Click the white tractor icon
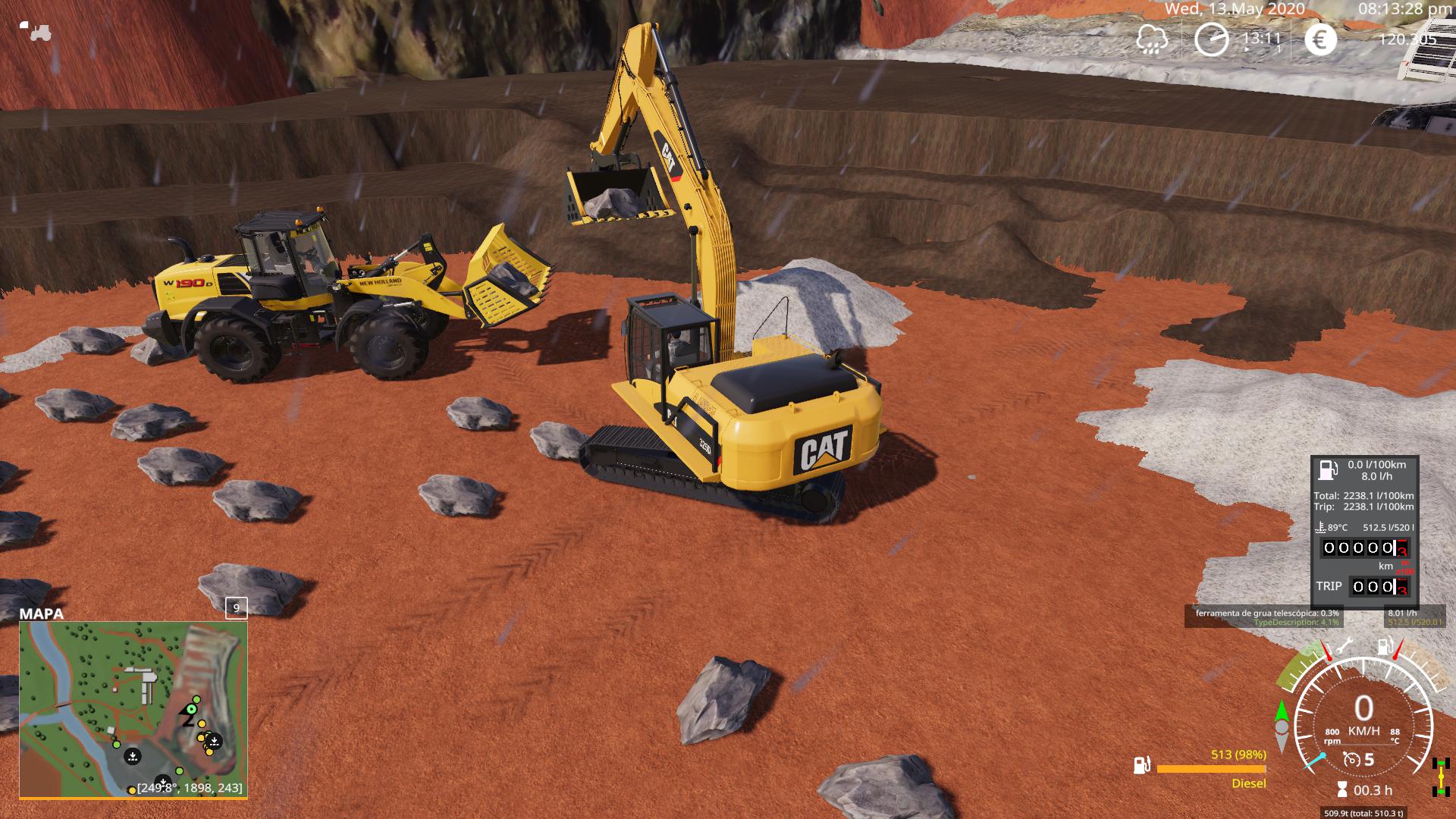 (35, 31)
